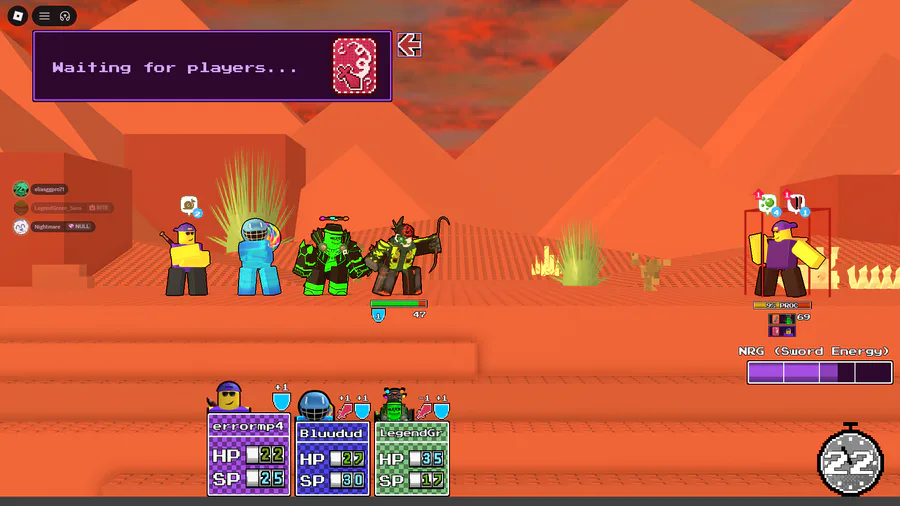
Task: Open the hamburger menu in the top bar
Action: 44,16
